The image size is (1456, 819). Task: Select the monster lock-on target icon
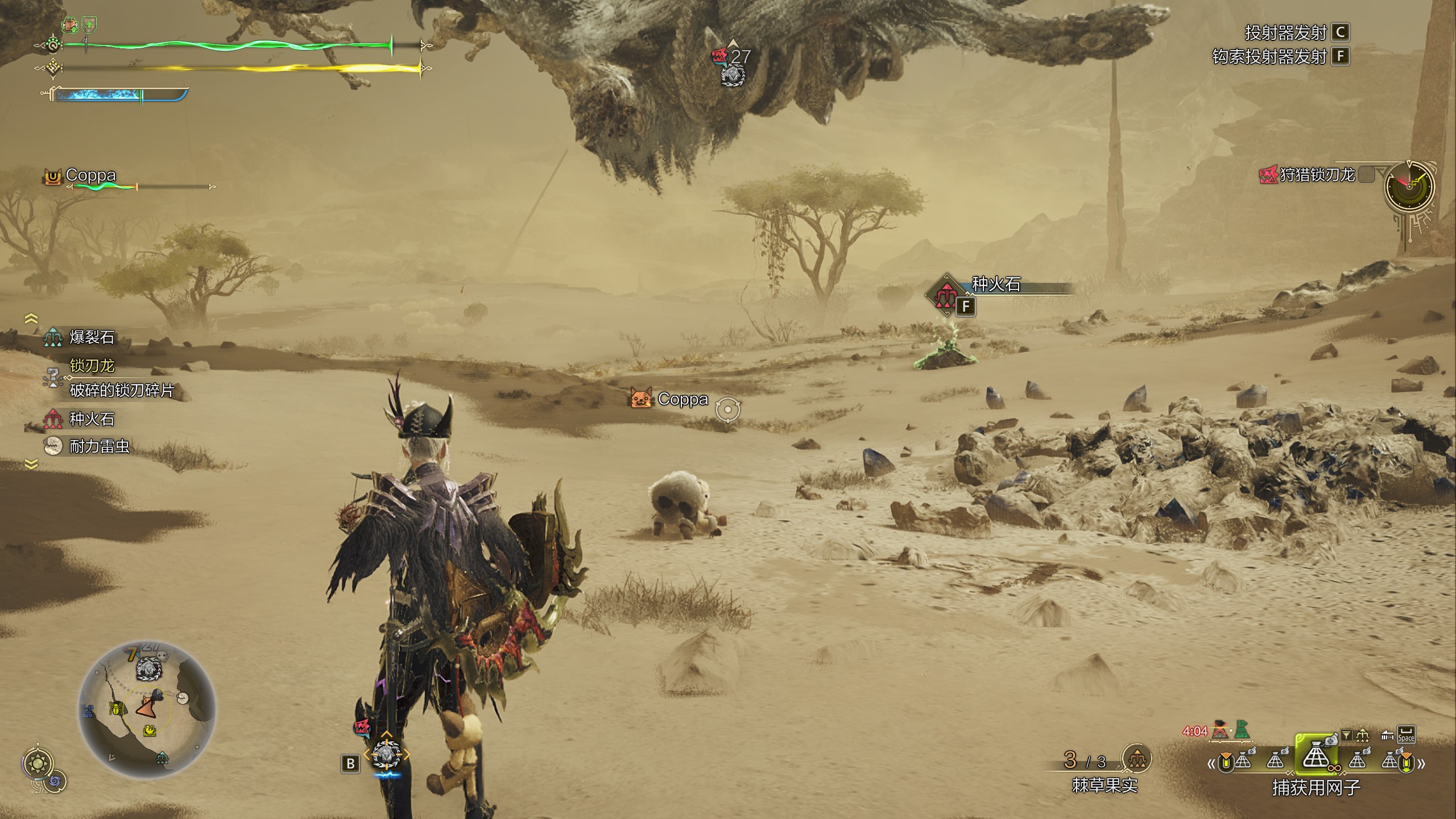pos(386,755)
